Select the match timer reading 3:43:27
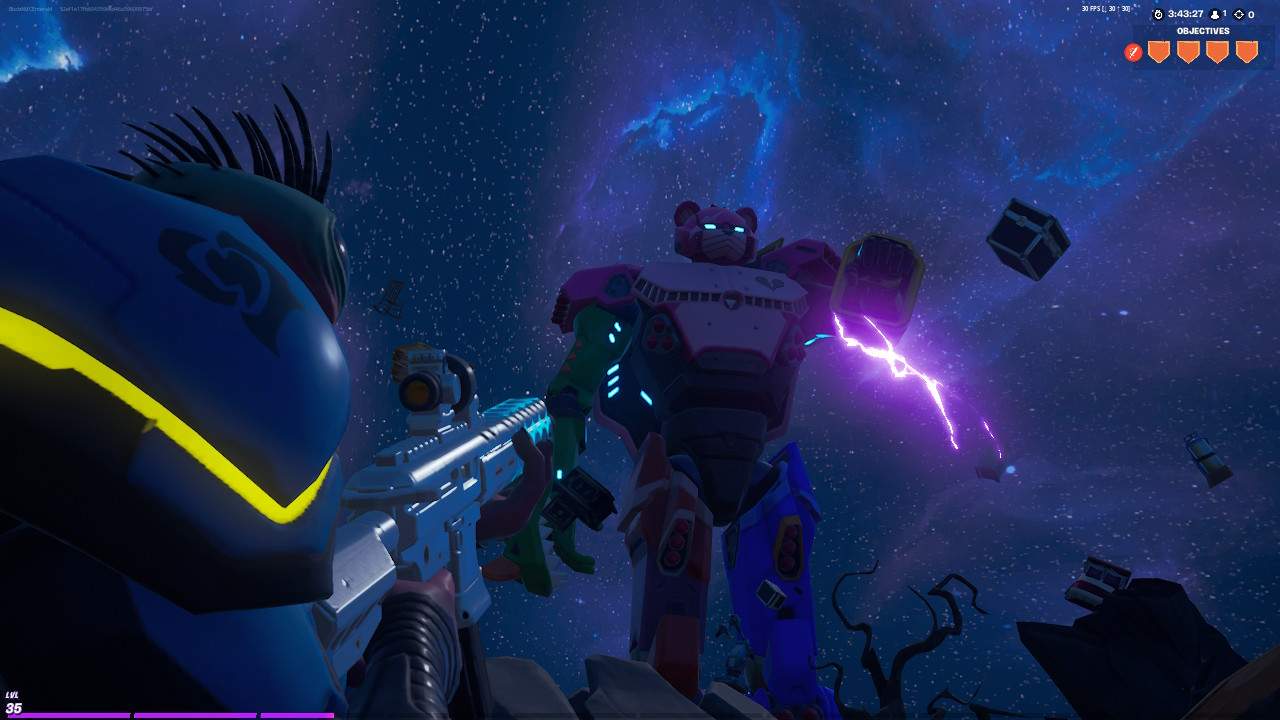The height and width of the screenshot is (720, 1280). (x=1184, y=14)
